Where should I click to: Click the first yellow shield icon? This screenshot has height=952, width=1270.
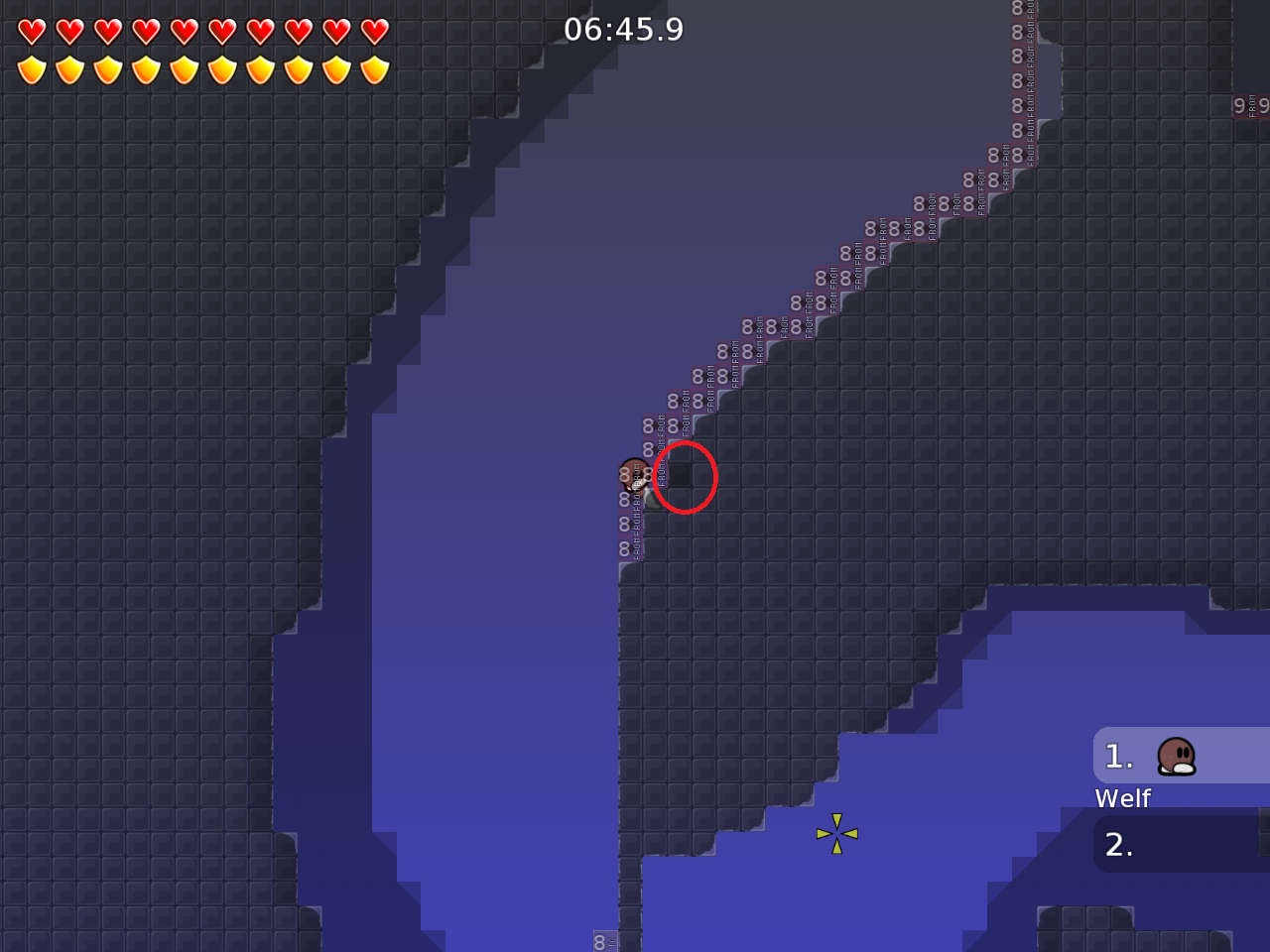coord(33,67)
